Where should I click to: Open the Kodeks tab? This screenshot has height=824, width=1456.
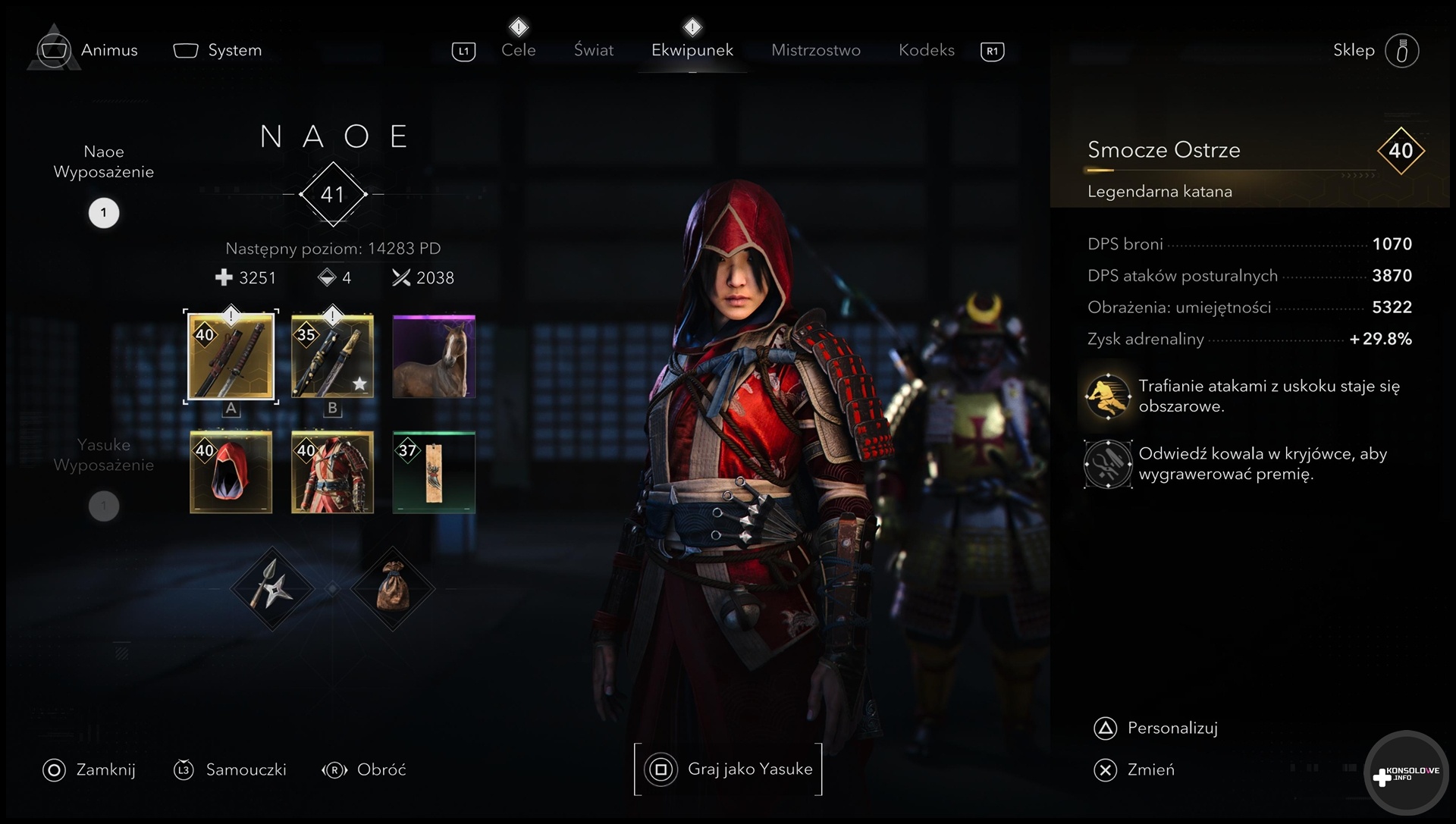[926, 50]
